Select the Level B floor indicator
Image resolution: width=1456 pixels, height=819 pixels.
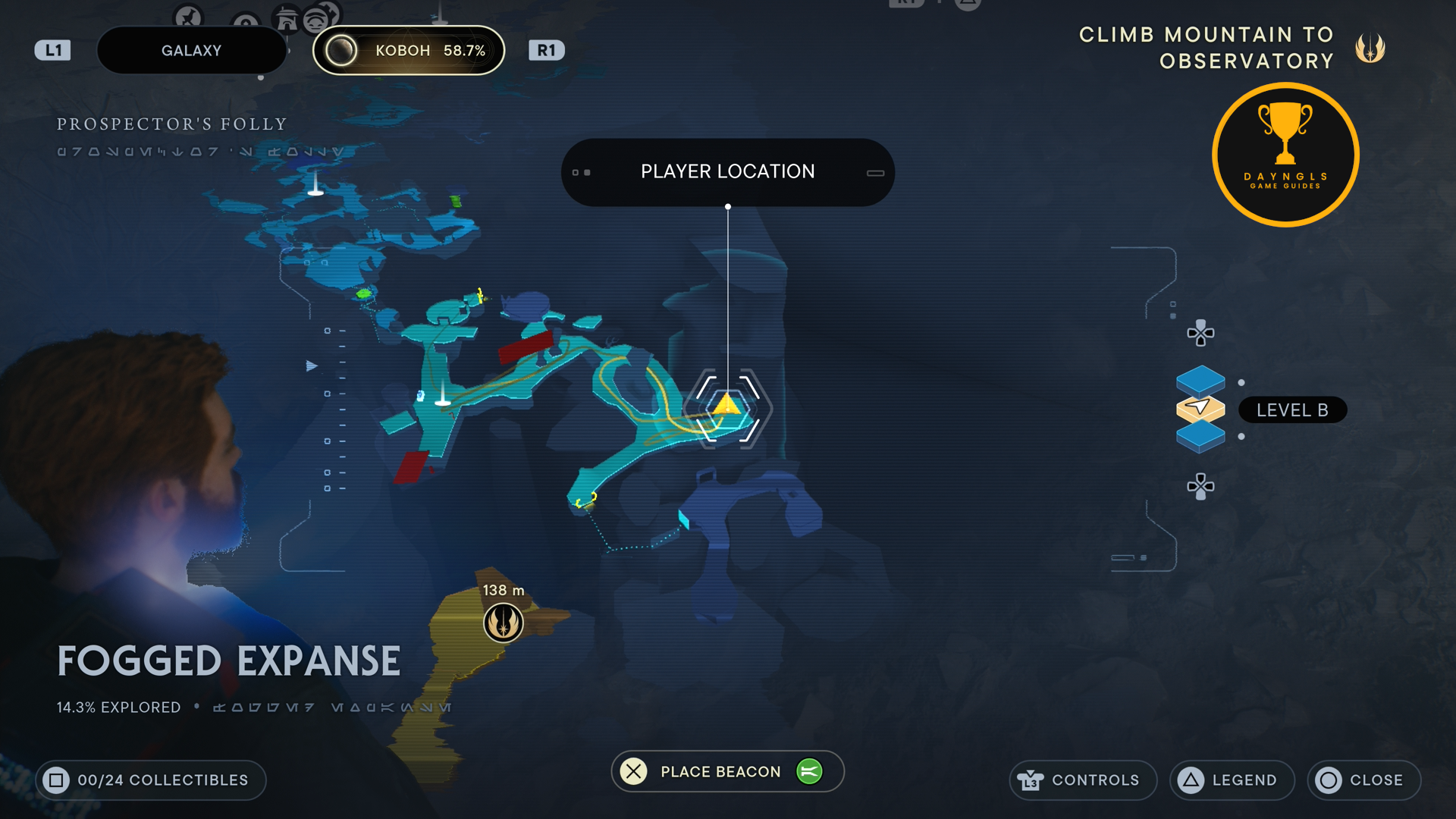point(1291,410)
